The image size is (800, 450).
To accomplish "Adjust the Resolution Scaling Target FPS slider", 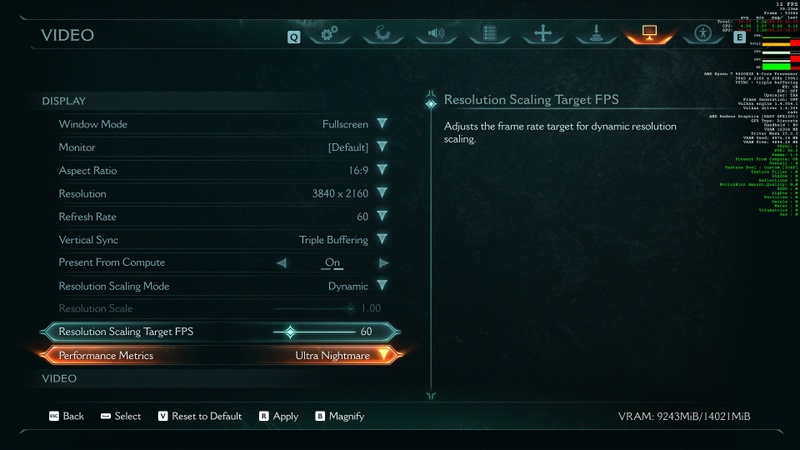I will click(x=291, y=332).
